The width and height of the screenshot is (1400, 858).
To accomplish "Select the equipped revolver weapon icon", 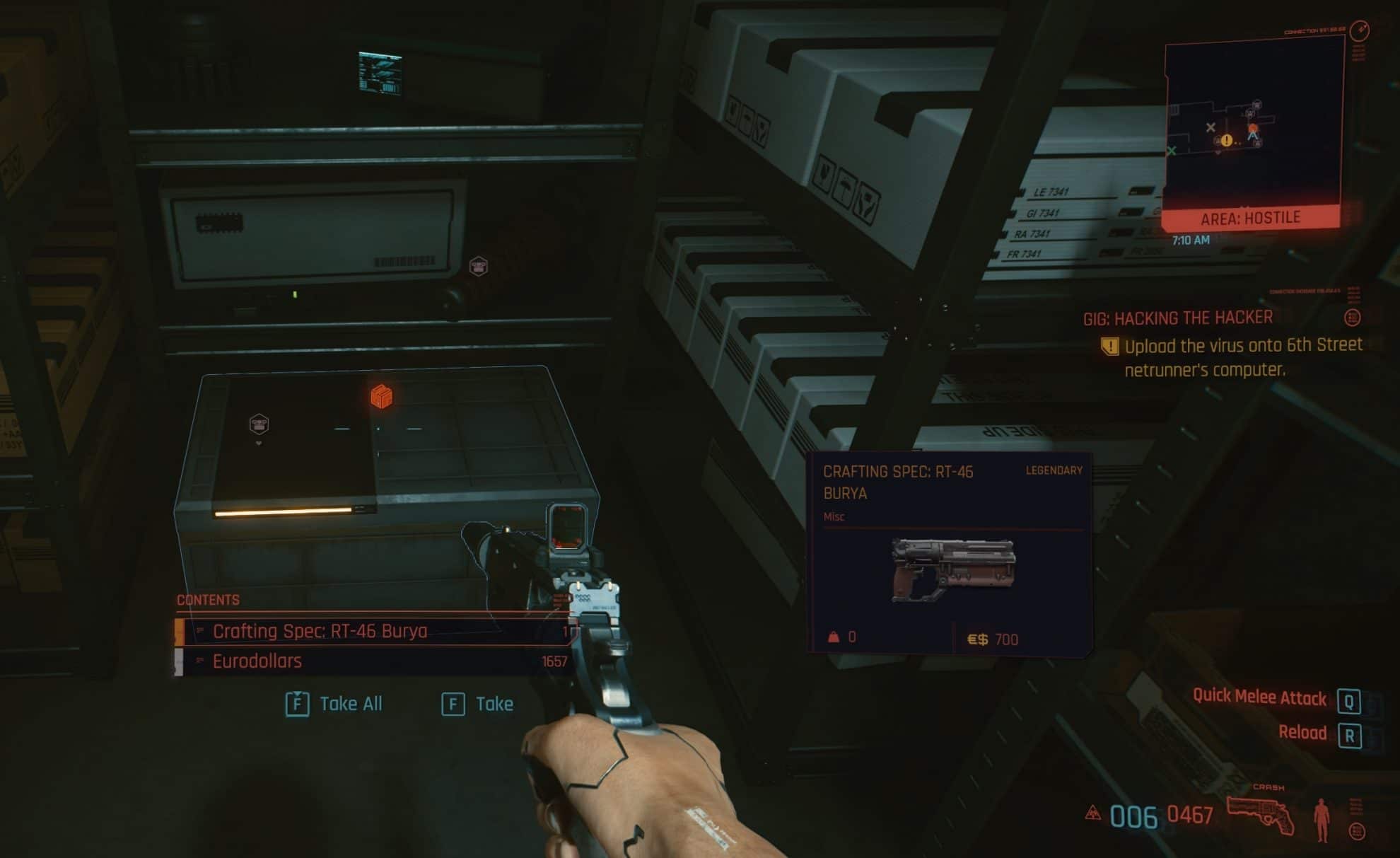I will point(1261,815).
